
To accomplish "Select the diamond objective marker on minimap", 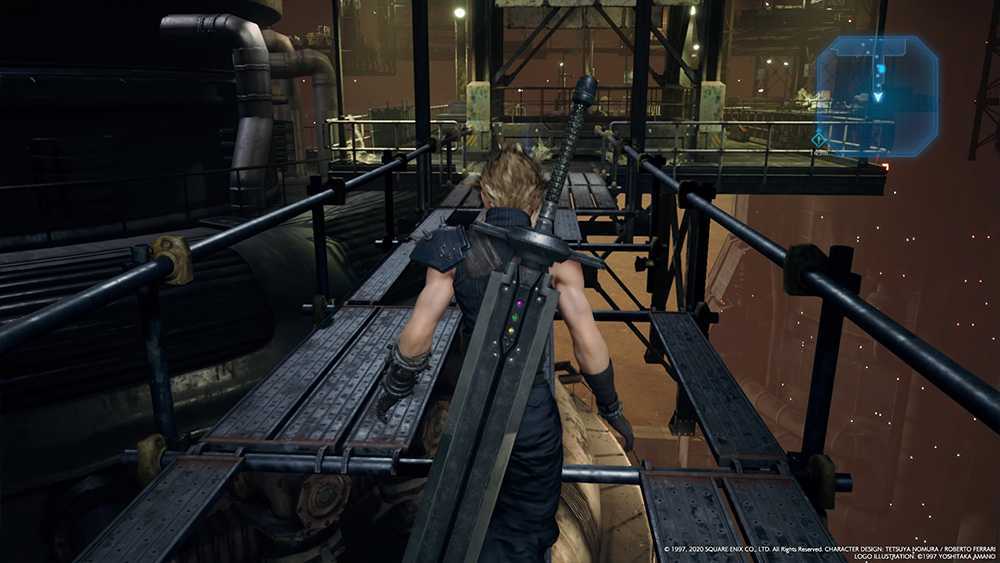I will point(820,140).
